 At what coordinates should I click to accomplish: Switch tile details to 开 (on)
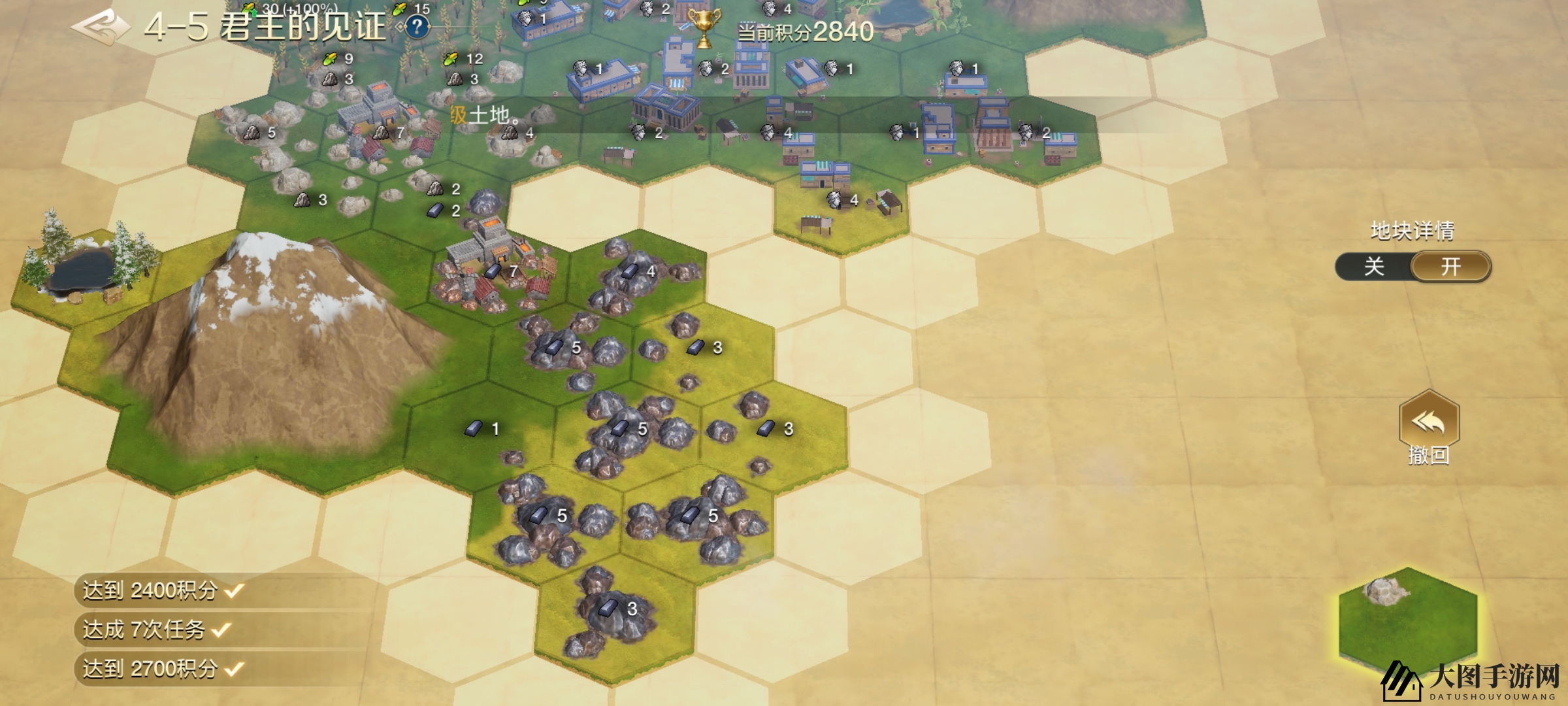(1450, 267)
